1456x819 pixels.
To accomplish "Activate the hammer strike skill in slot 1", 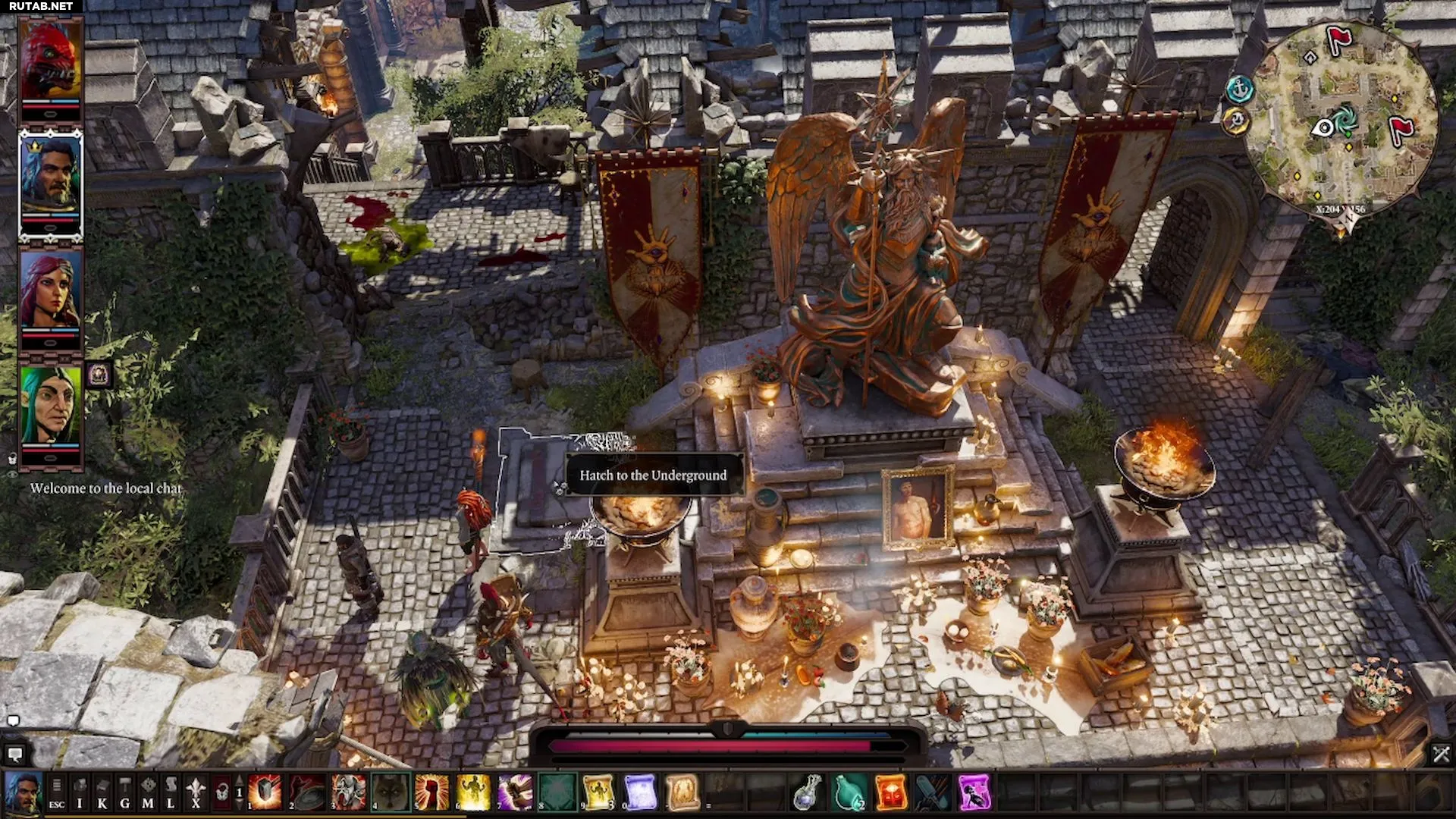I will coord(265,792).
